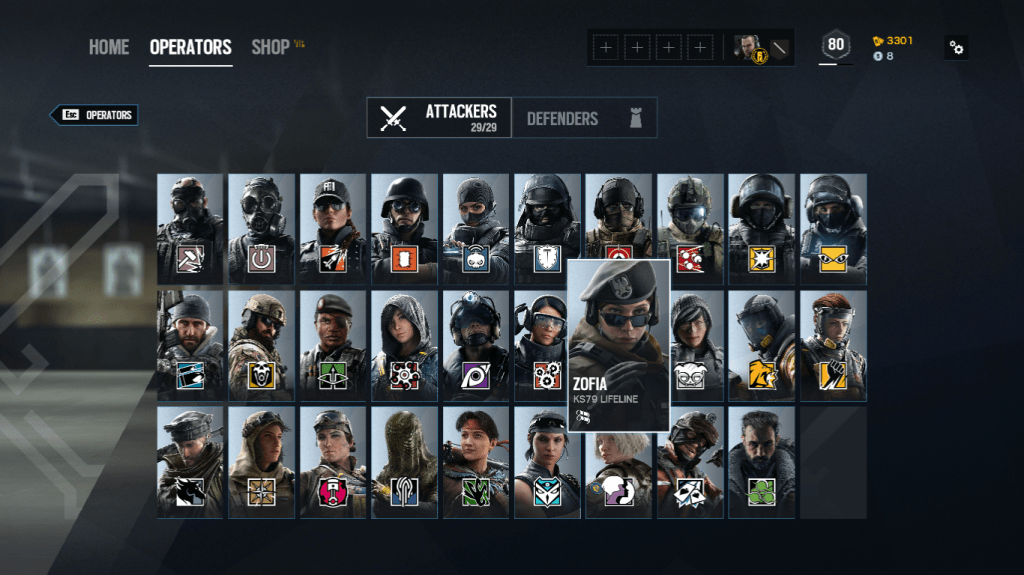The image size is (1024, 575).
Task: Choose the highlighted Zofia operator card
Action: click(x=618, y=344)
